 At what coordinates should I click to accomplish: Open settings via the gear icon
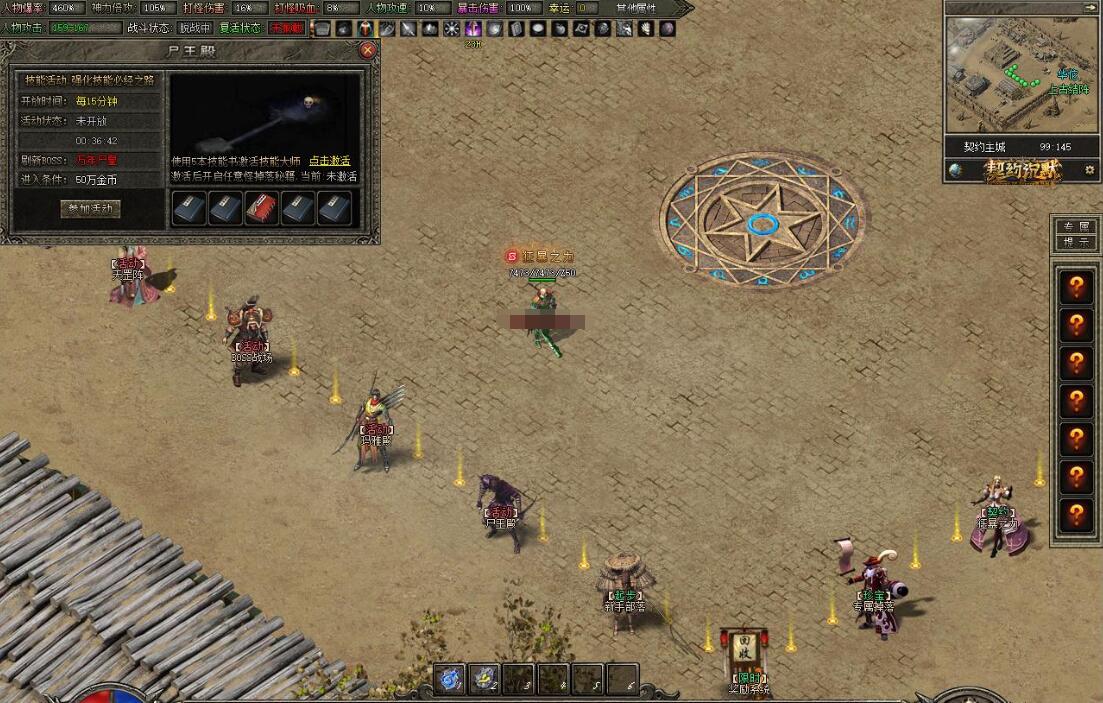1089,170
